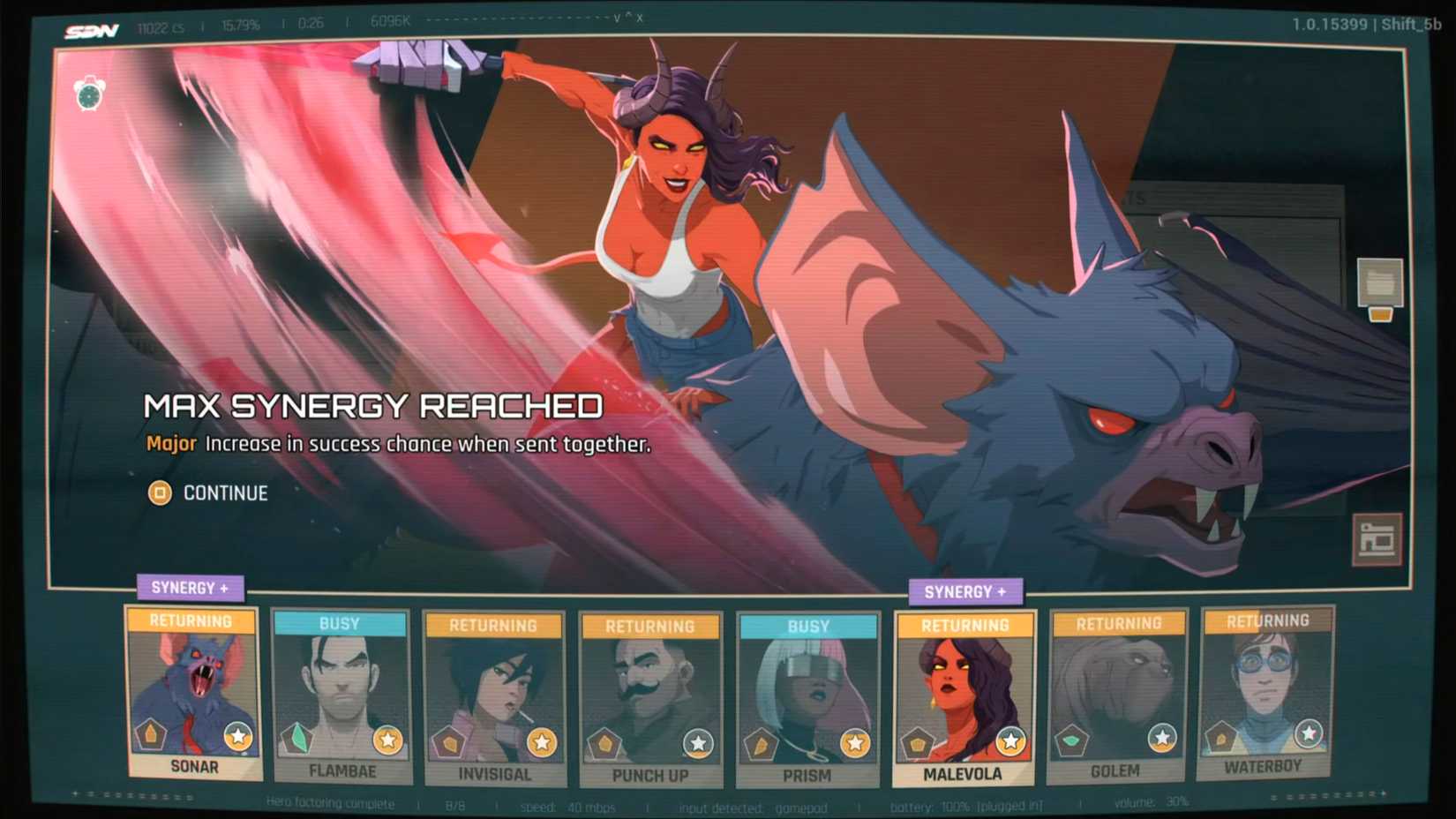Select Punch Up's portrait card
The image size is (1456, 819).
pos(650,697)
